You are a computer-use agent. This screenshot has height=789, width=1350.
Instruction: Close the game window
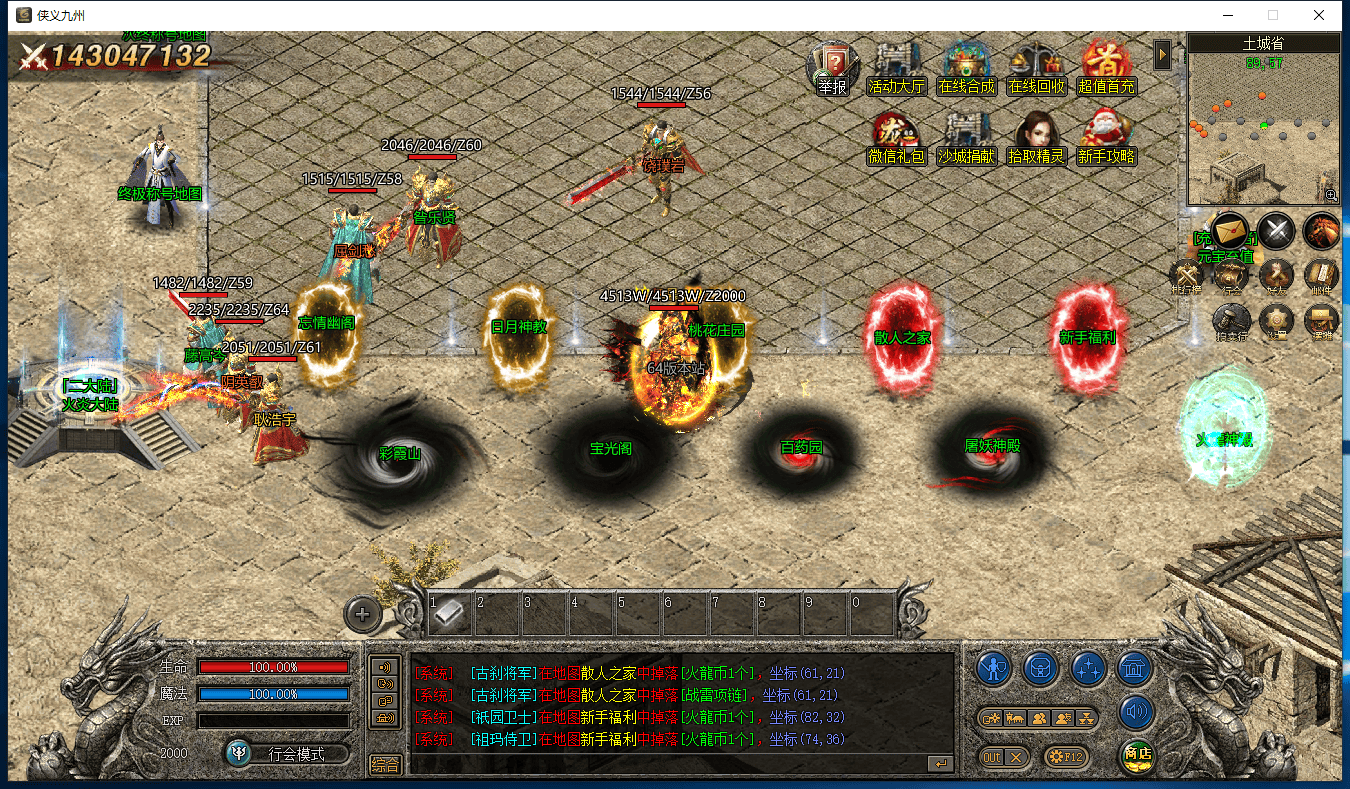(1319, 15)
